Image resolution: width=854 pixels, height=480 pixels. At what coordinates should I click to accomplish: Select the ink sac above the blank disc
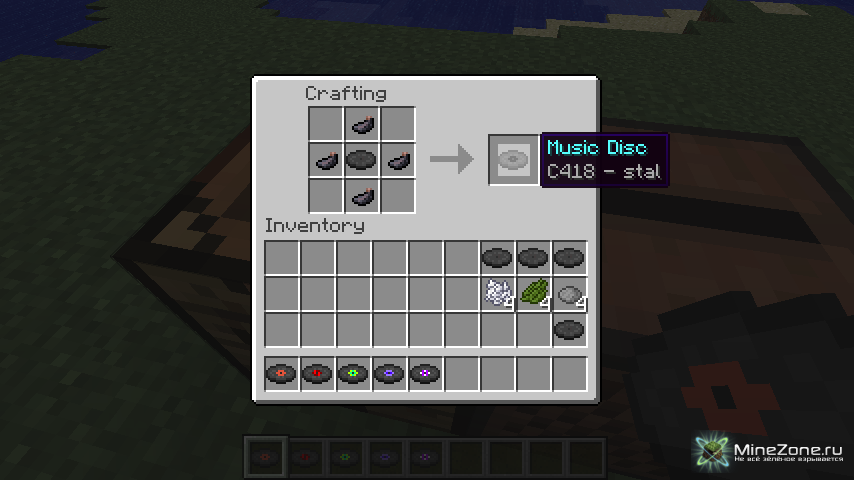[361, 125]
